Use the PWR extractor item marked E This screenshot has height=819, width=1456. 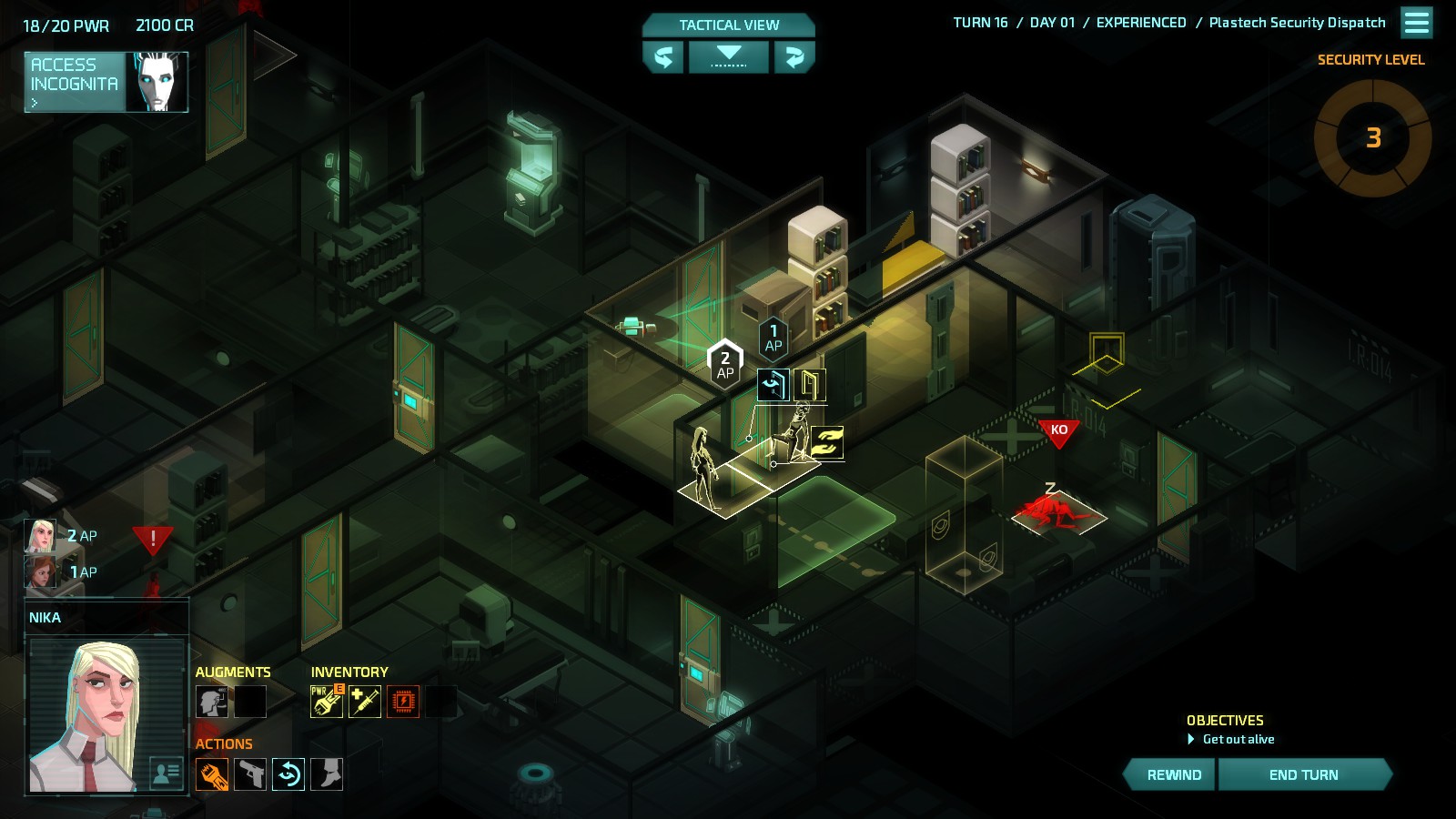[327, 701]
